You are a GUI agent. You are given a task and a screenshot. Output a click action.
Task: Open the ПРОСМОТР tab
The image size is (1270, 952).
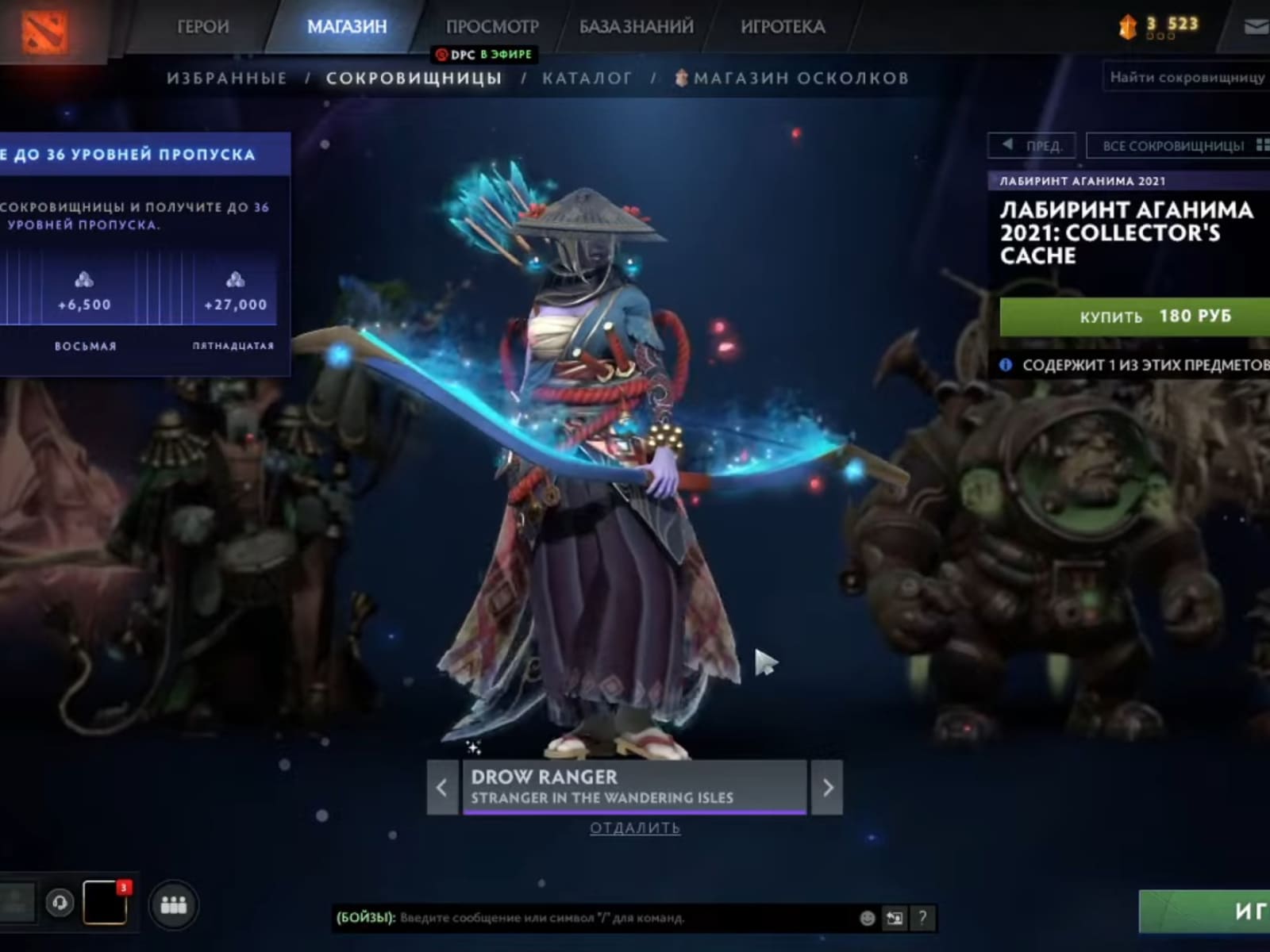tap(492, 27)
